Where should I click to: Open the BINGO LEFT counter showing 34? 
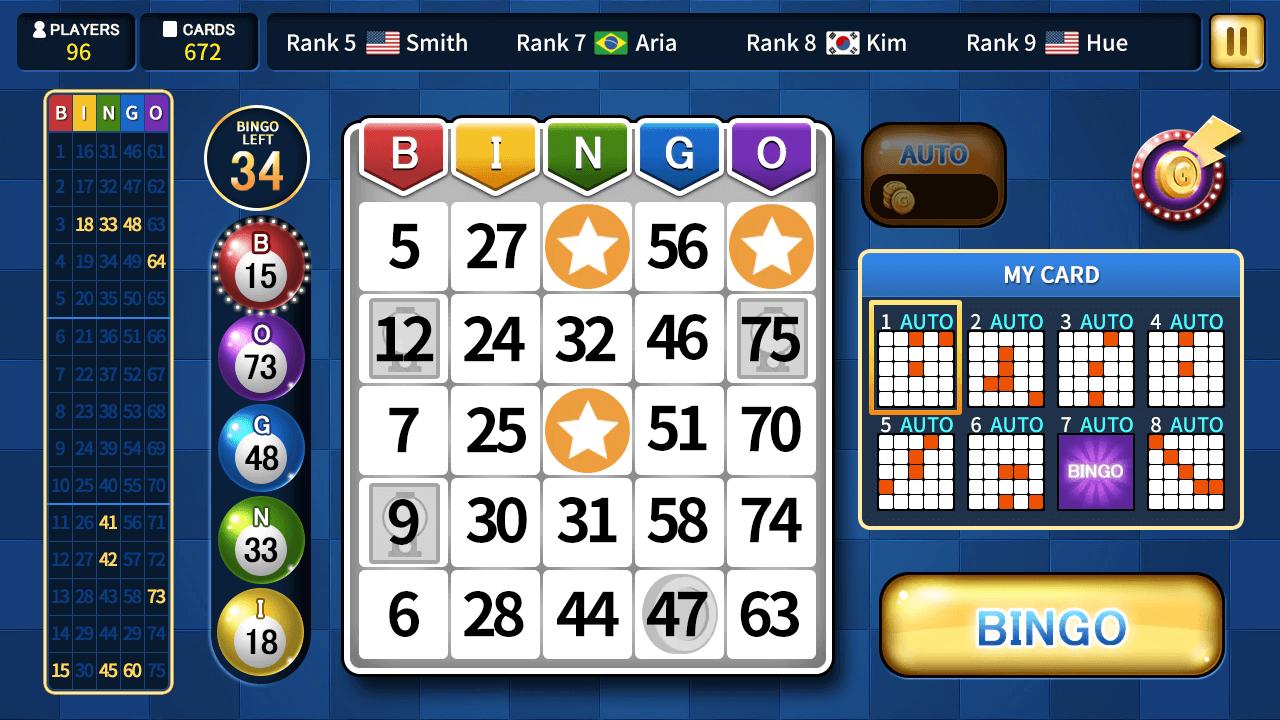pos(256,157)
